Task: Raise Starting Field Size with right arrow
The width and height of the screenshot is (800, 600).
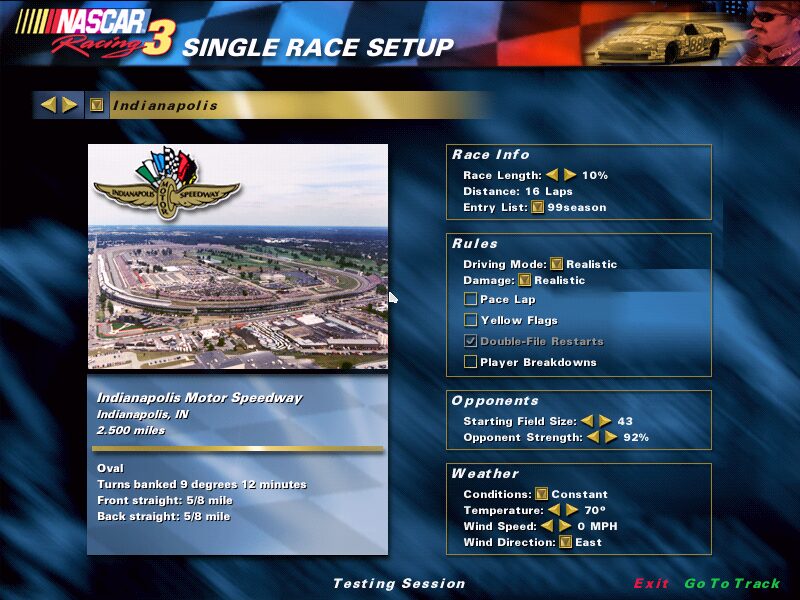Action: click(605, 422)
